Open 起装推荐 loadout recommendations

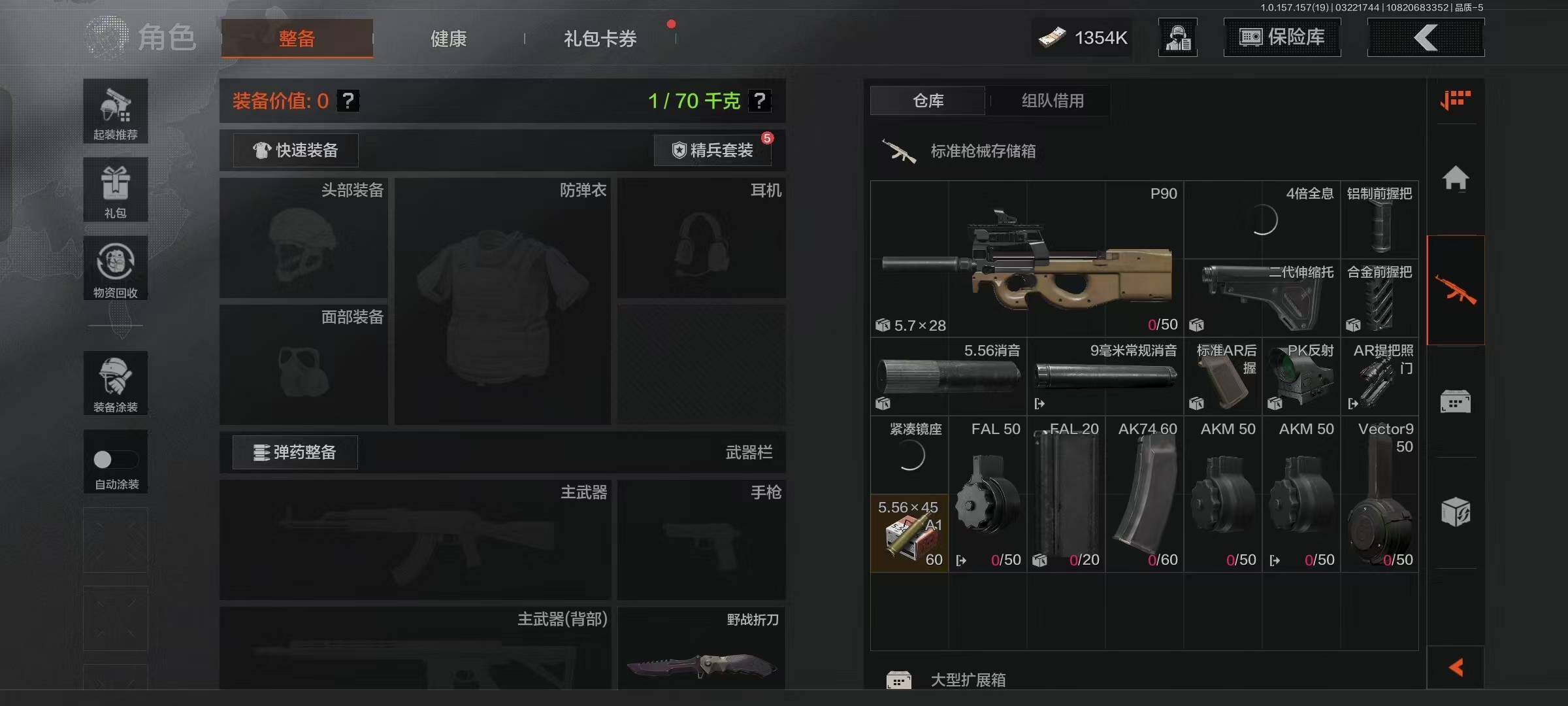[116, 111]
